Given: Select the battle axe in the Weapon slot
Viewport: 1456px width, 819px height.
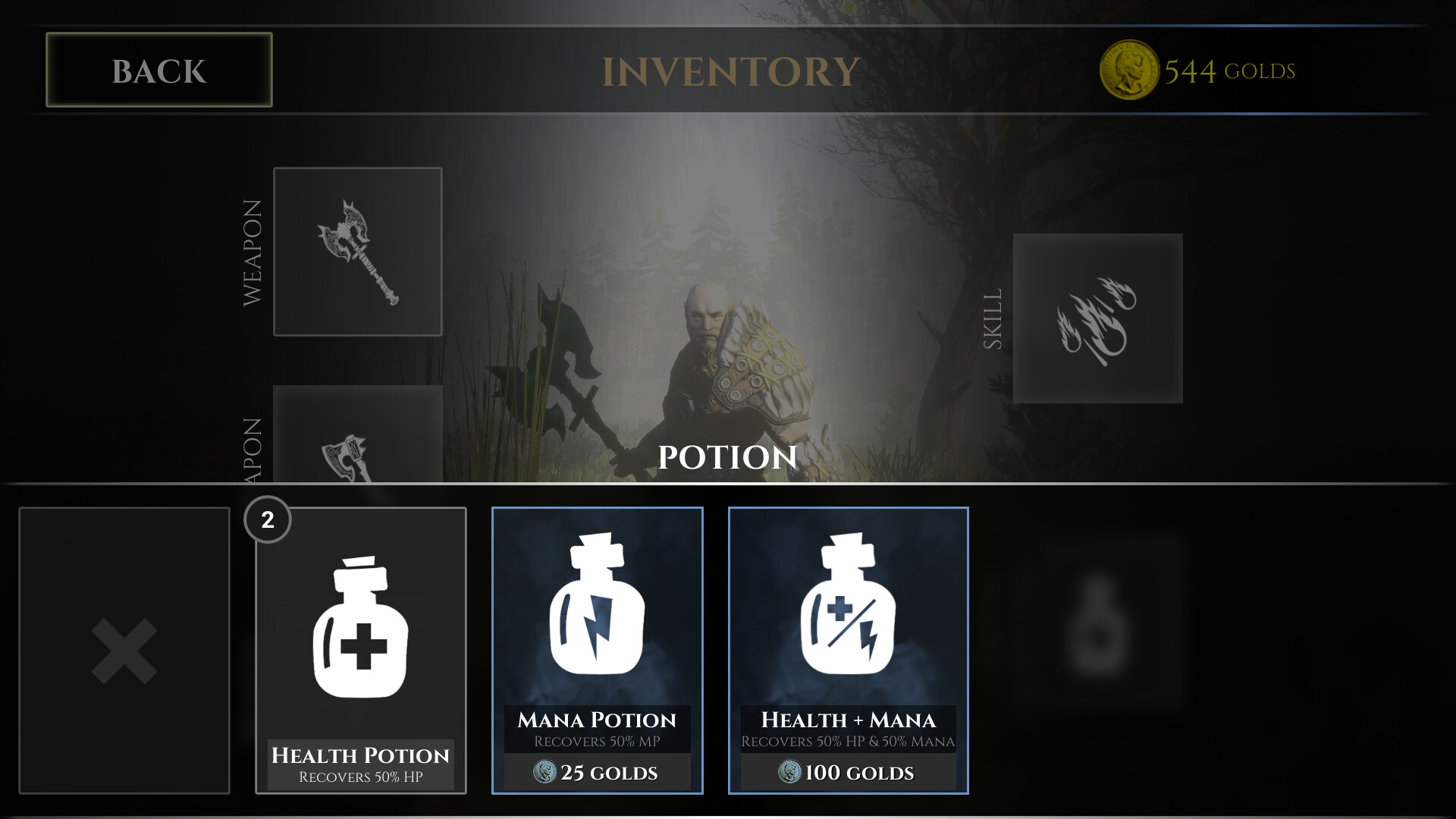Looking at the screenshot, I should tap(357, 250).
